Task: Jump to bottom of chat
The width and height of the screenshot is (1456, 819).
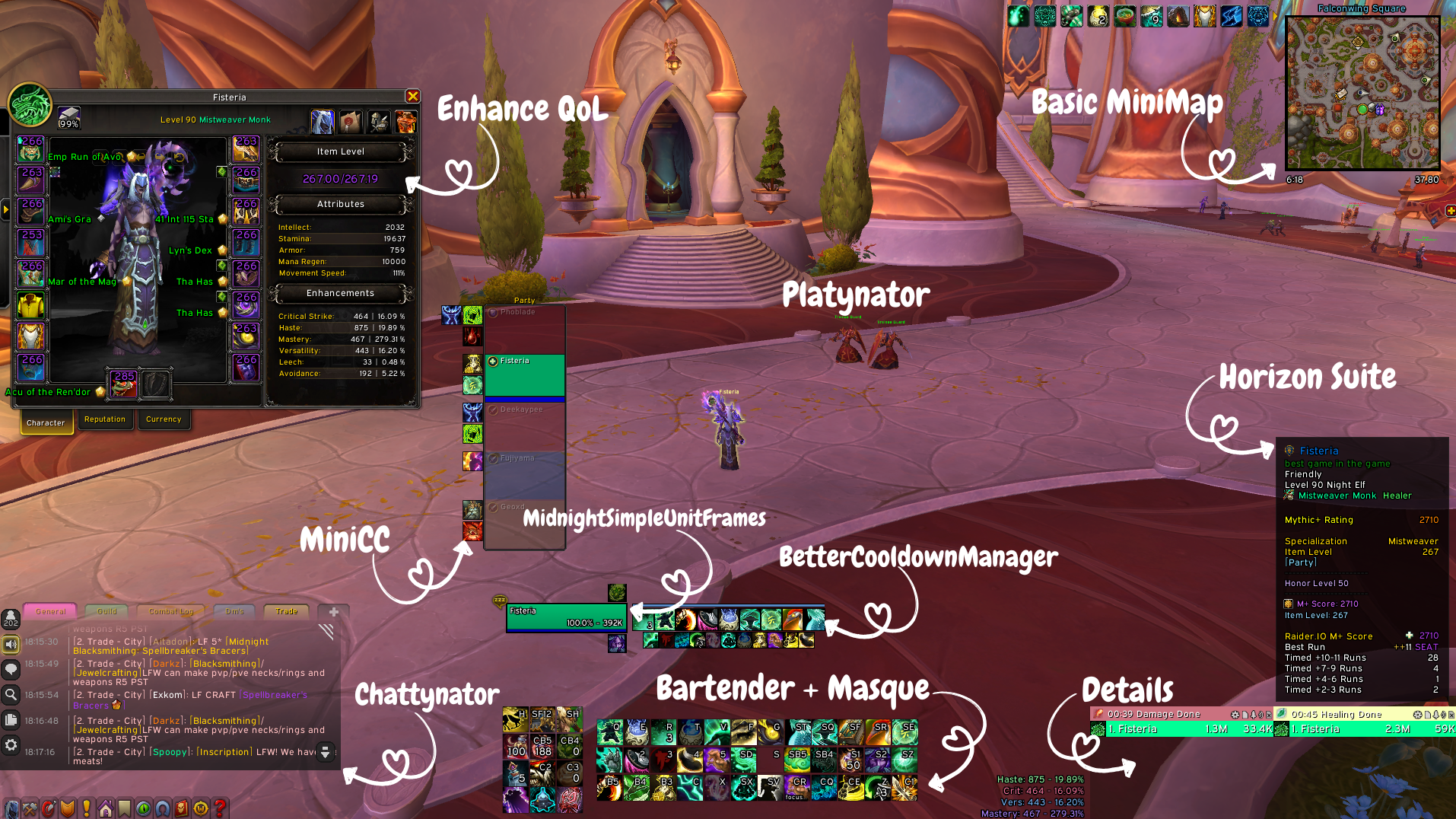Action: coord(325,752)
